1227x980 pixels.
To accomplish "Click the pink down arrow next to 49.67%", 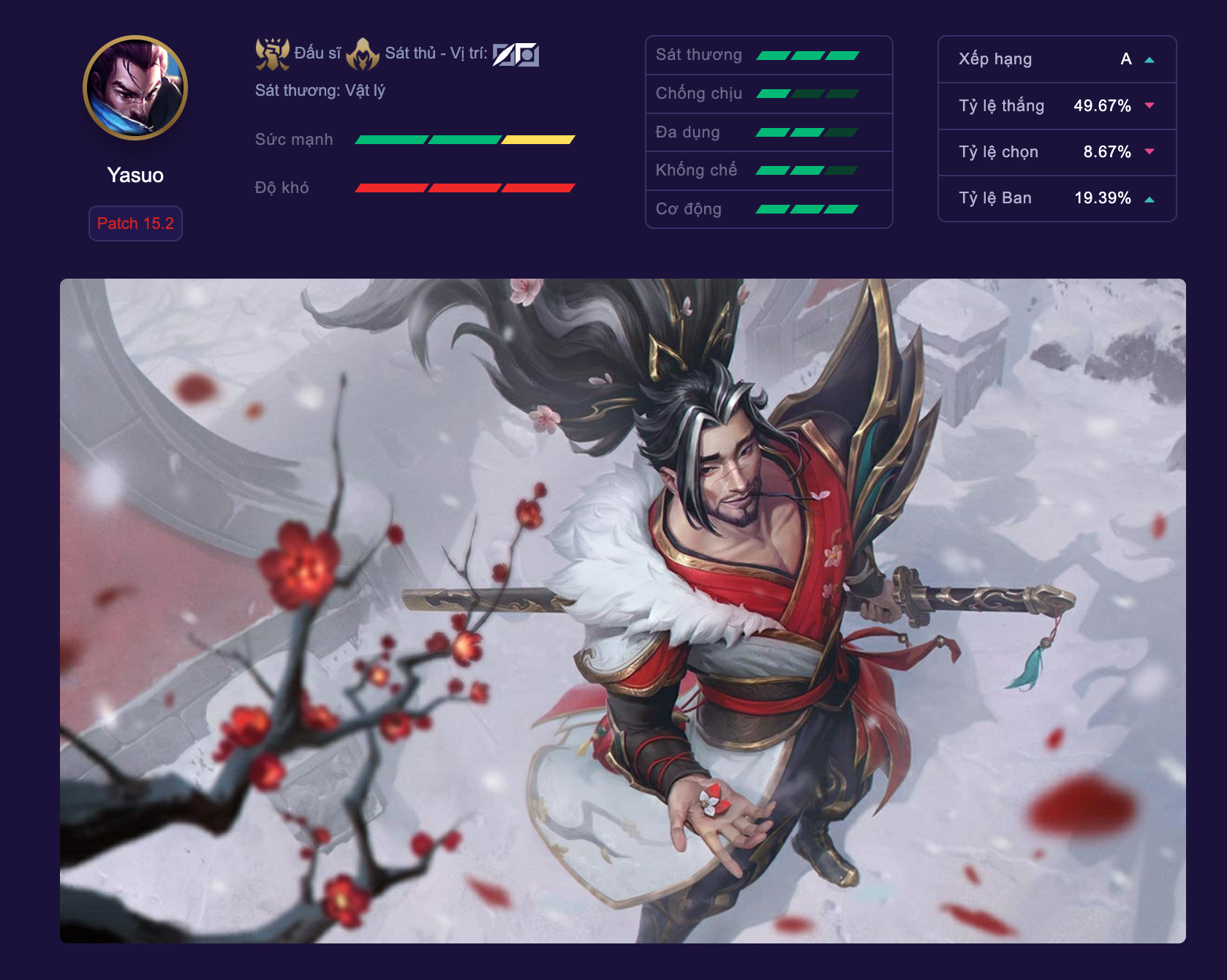I will click(x=1149, y=106).
